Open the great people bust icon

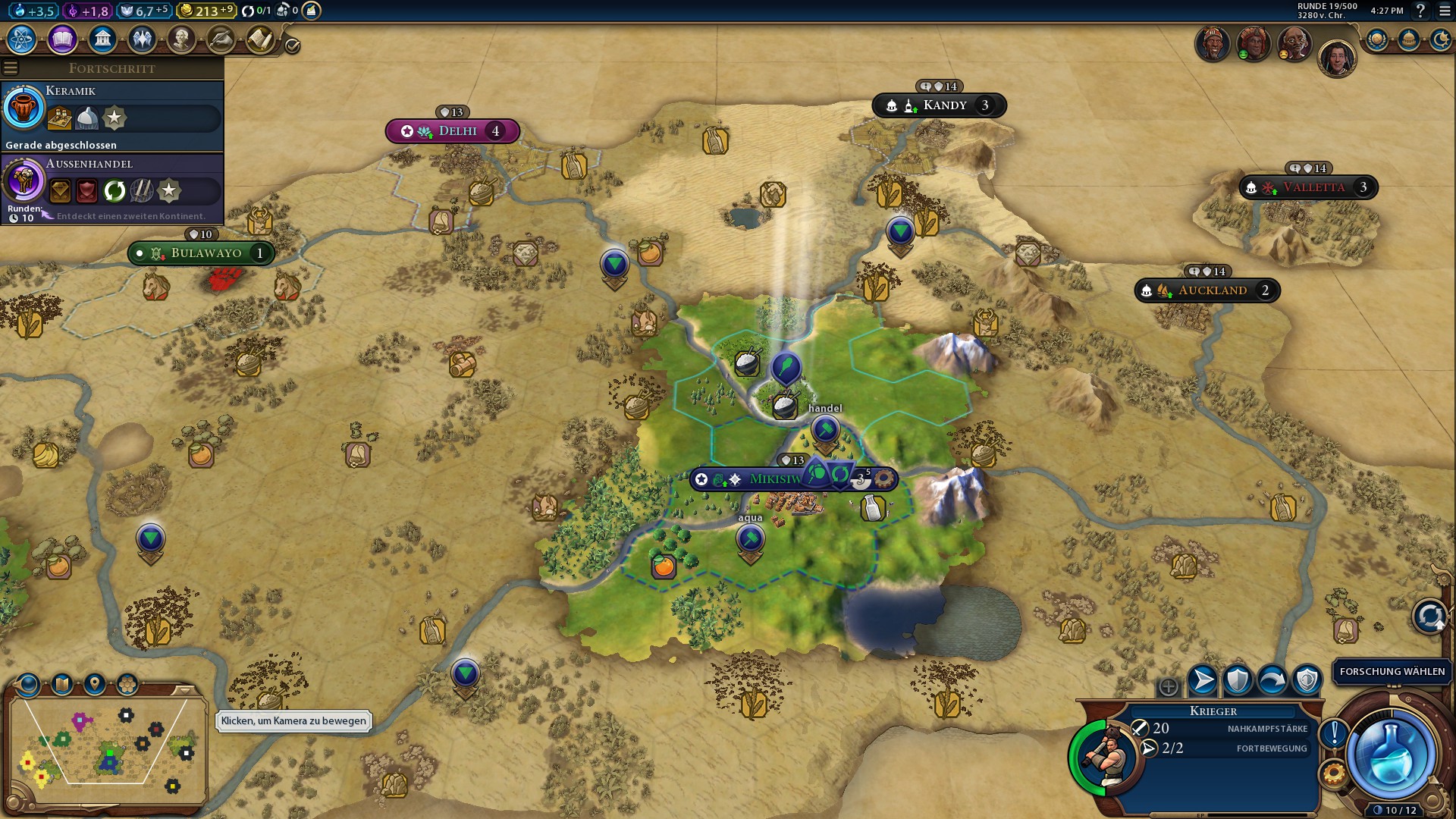[181, 39]
